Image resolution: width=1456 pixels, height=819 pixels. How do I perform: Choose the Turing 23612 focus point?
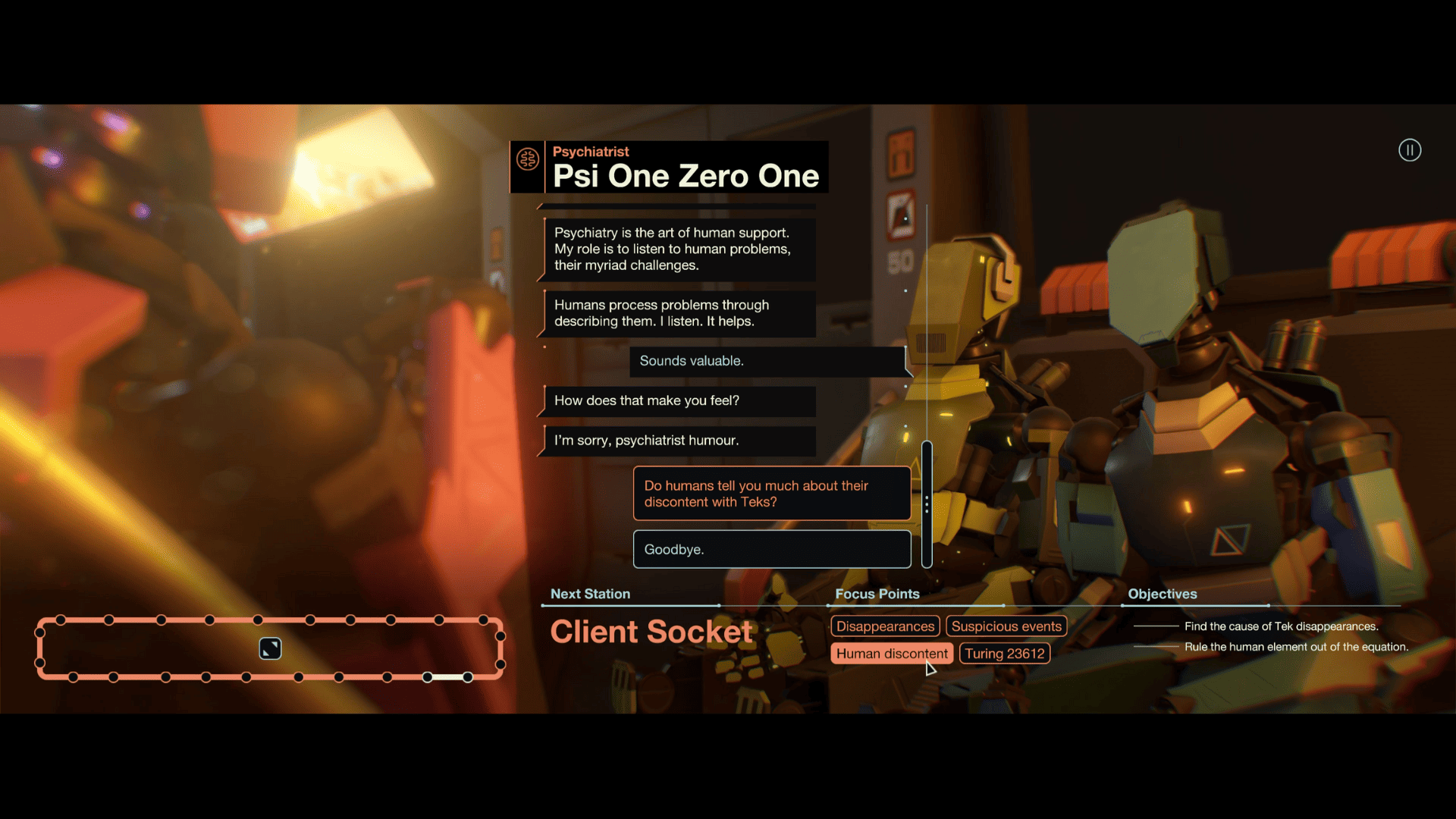point(1004,654)
